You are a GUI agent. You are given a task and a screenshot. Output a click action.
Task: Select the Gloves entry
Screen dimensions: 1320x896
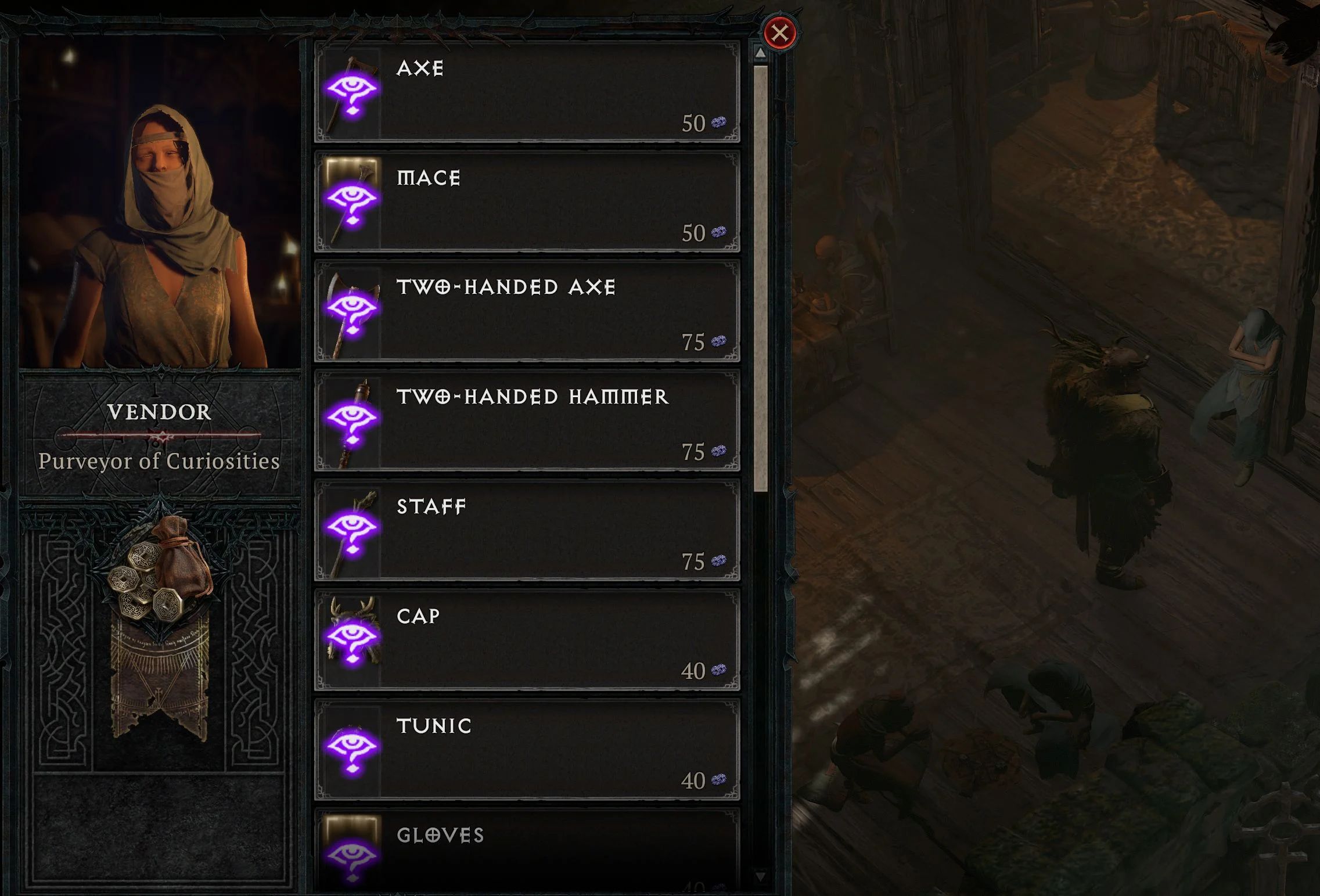click(527, 851)
